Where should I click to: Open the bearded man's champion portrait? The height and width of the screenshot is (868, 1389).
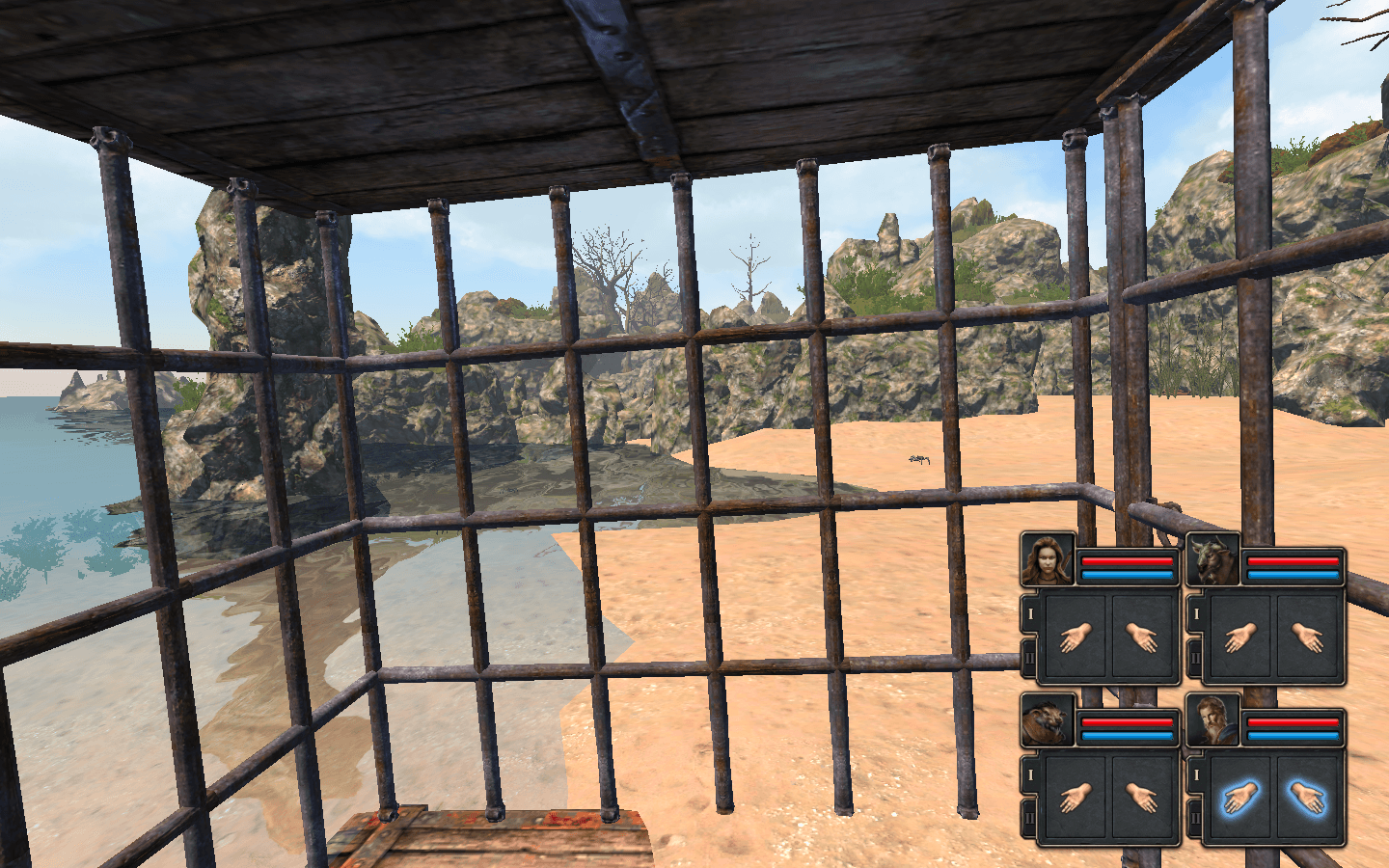pyautogui.click(x=1212, y=719)
